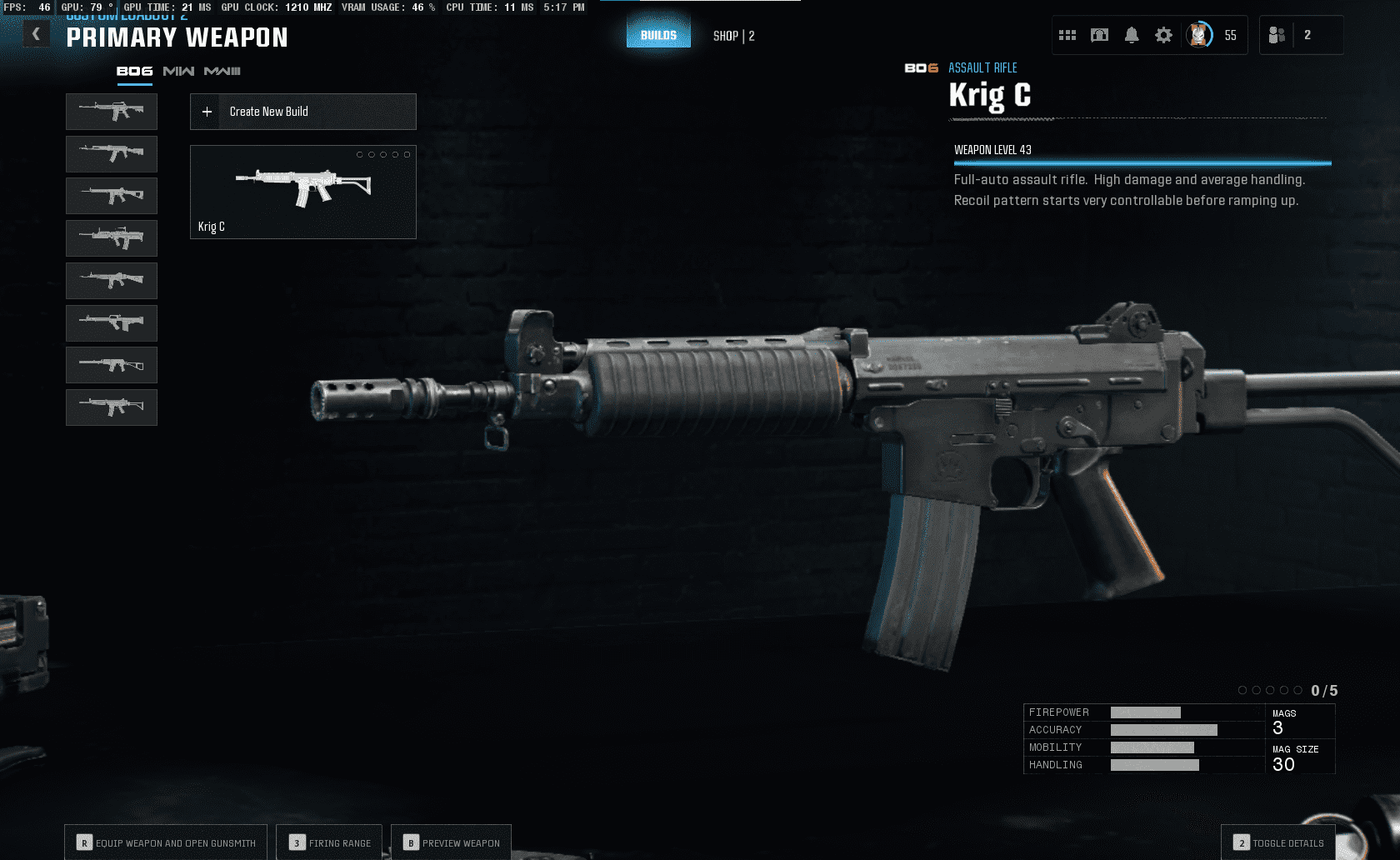Open settings gear icon
This screenshot has width=1400, height=860.
tap(1163, 35)
